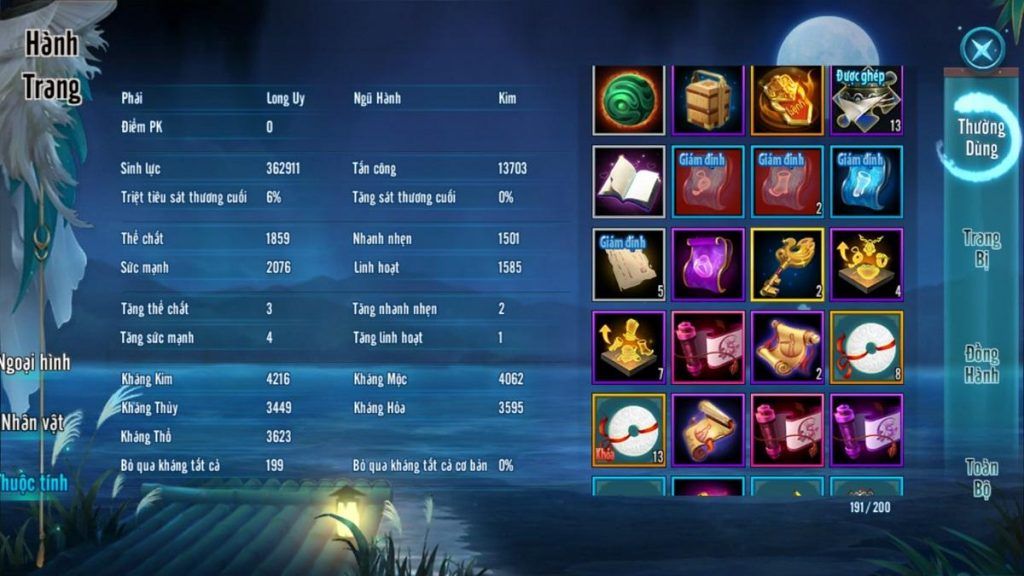Switch to the Trang Bị tab
Viewport: 1024px width, 576px height.
(982, 249)
